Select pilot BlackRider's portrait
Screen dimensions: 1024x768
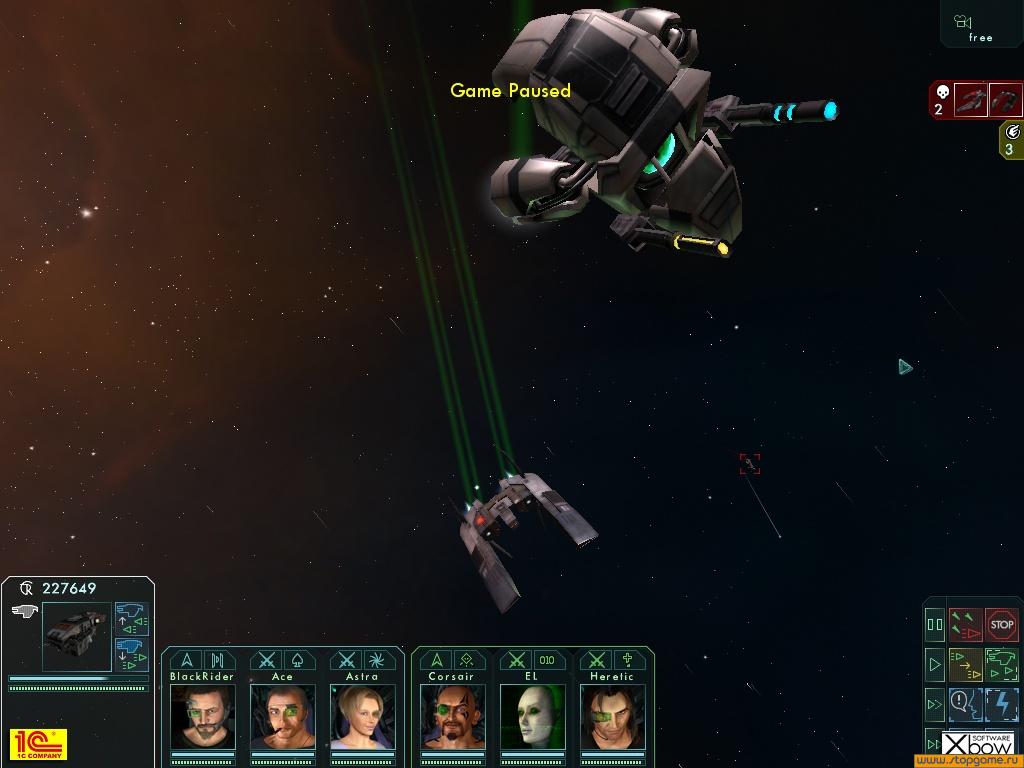coord(203,716)
